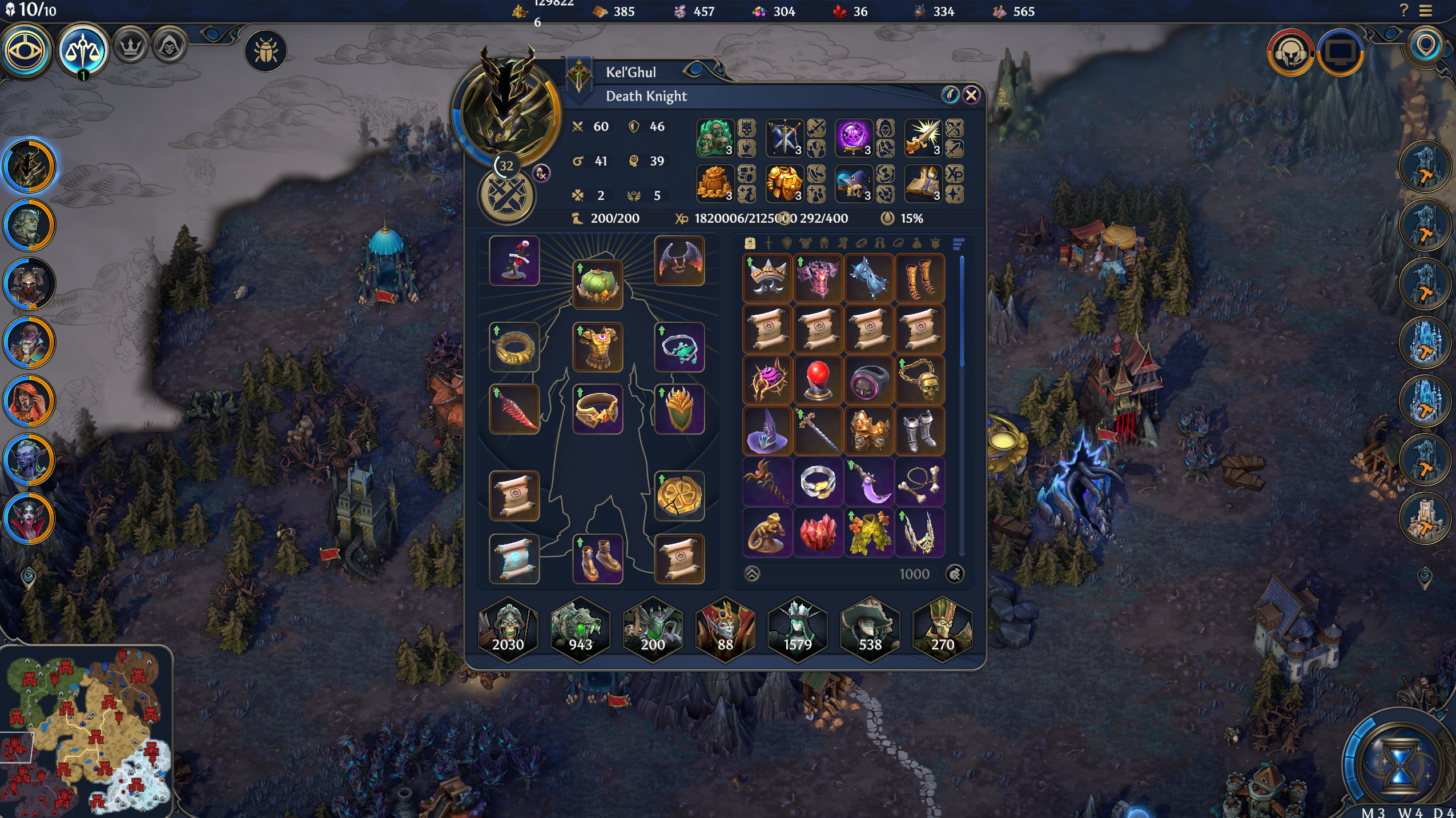Pick the crown item in the backpack

tap(767, 278)
